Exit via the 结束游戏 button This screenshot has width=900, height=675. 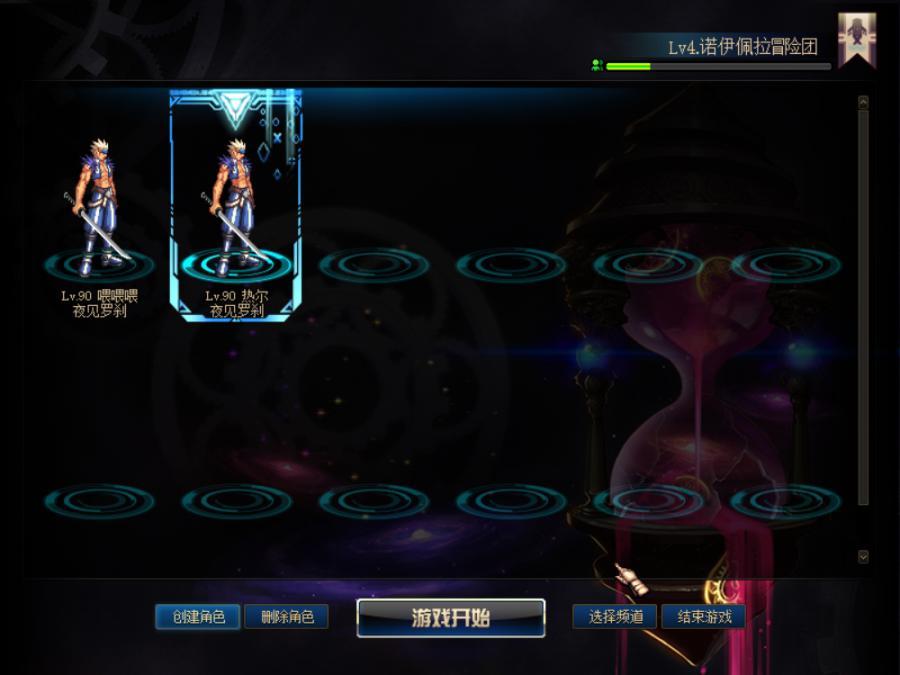tap(704, 617)
